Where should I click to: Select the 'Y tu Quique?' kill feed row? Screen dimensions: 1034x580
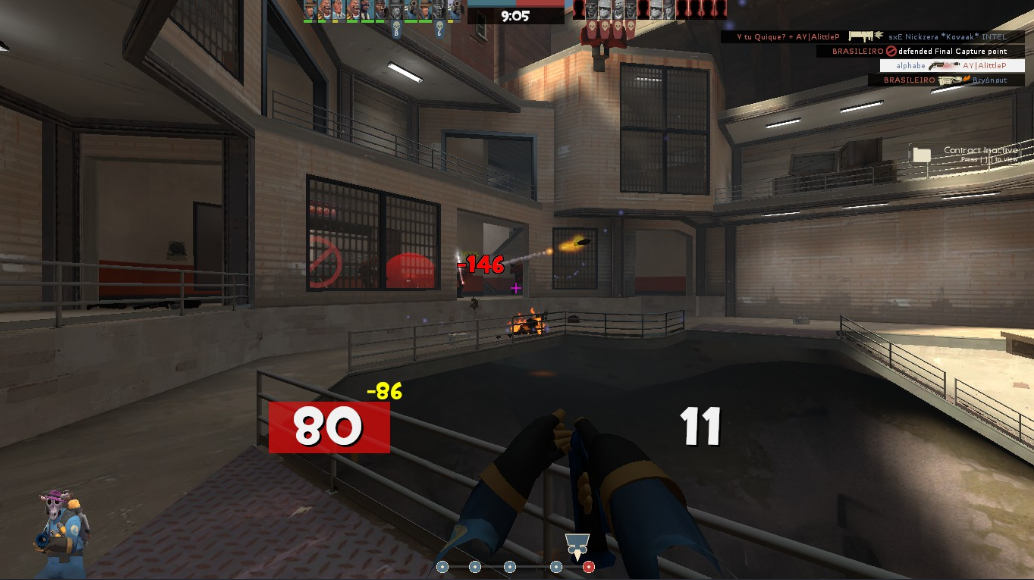coord(873,36)
